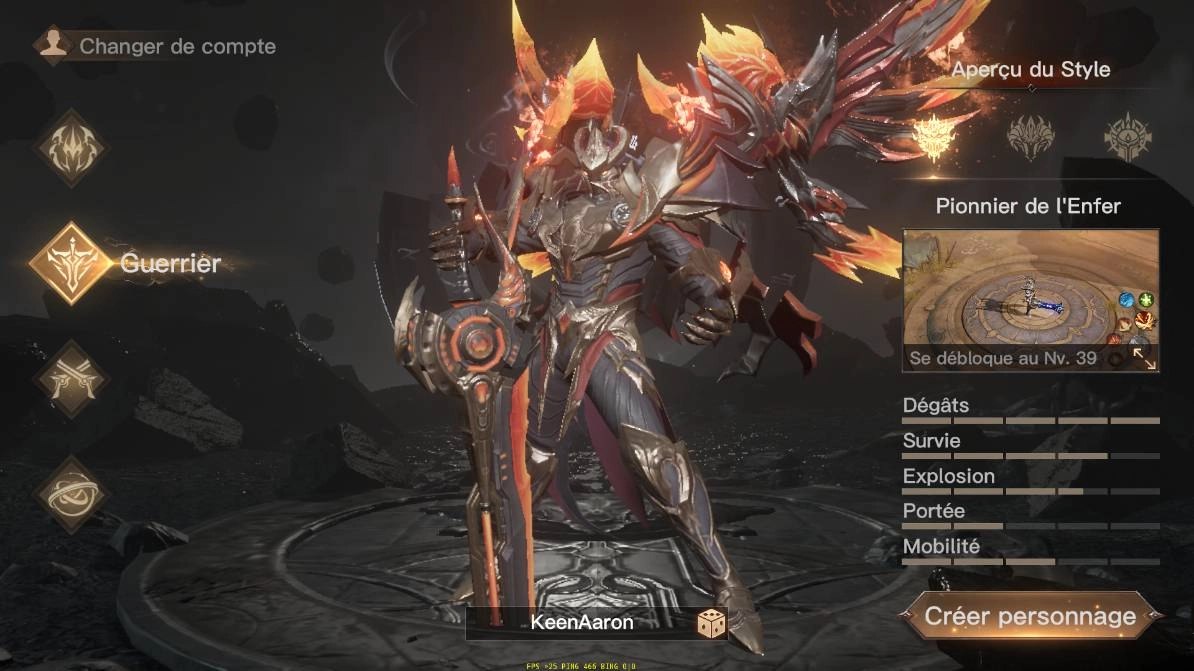
Task: Select the crossed pistols class icon
Action: click(71, 378)
